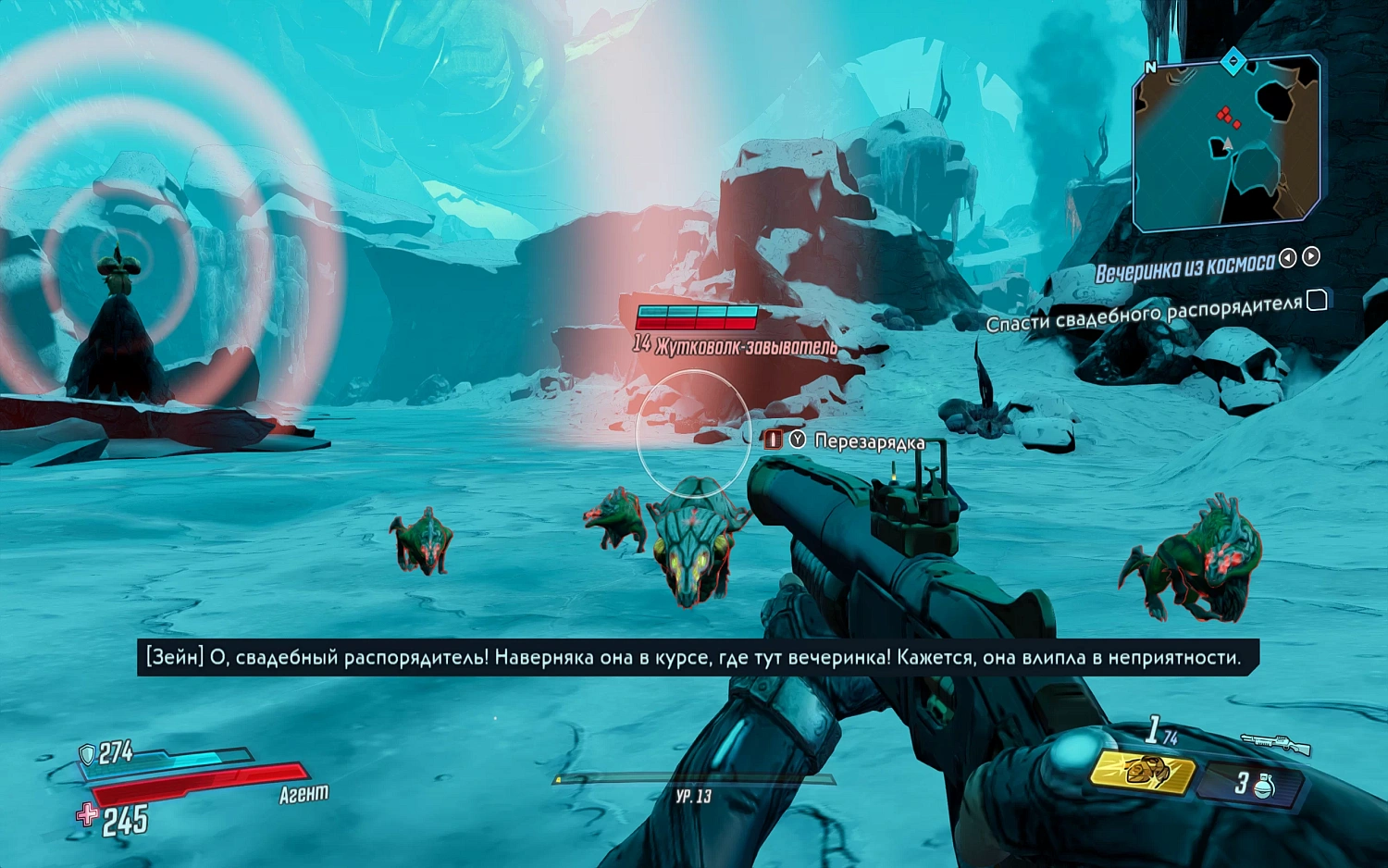
Task: Click the N compass indicator on the minimap
Action: coord(1150,67)
